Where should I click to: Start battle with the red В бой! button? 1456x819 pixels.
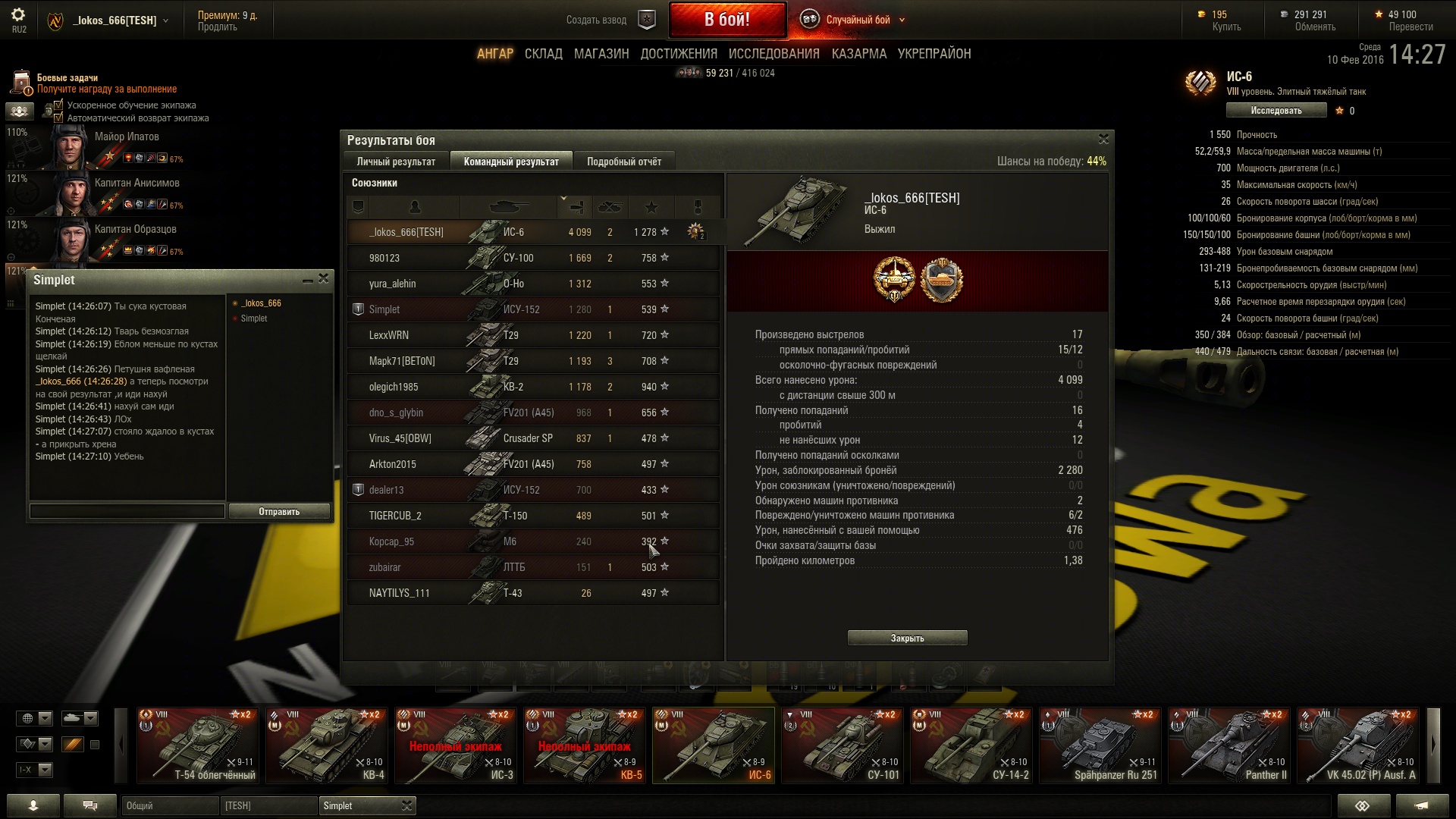(x=726, y=20)
